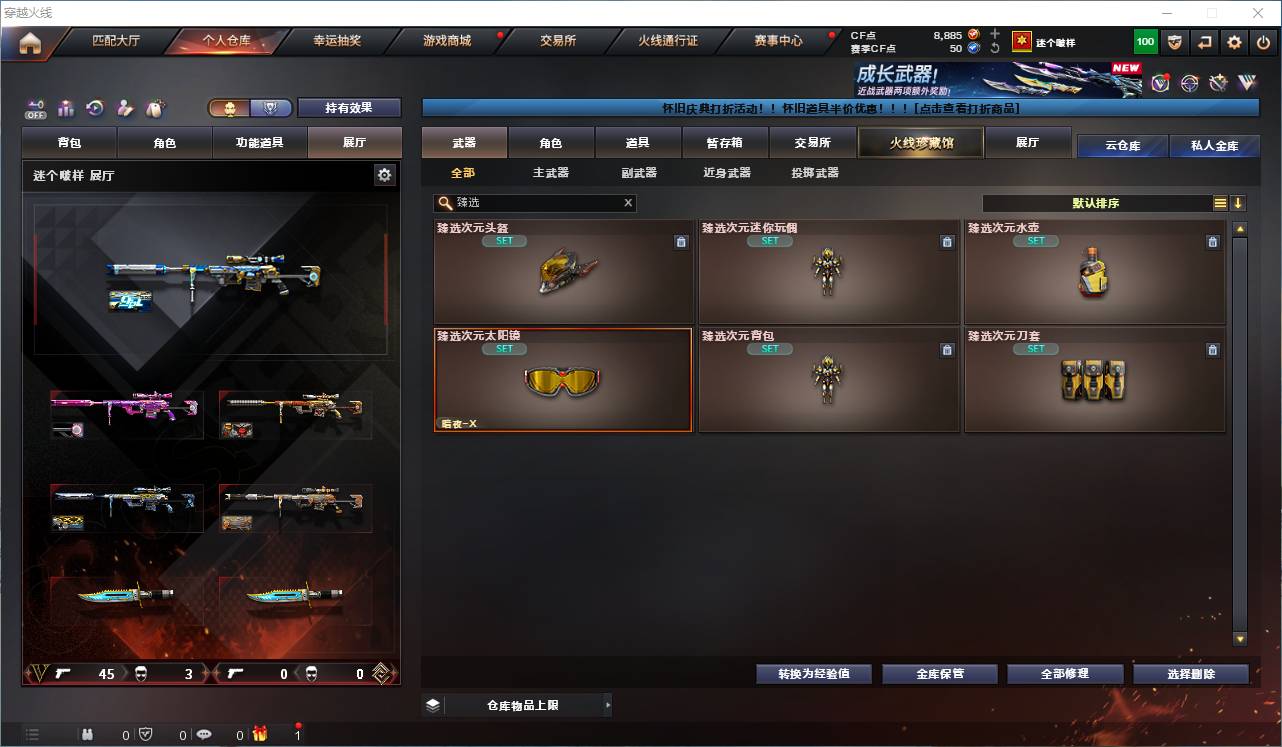Open the settings gear at top right
The image size is (1282, 747).
1232,41
